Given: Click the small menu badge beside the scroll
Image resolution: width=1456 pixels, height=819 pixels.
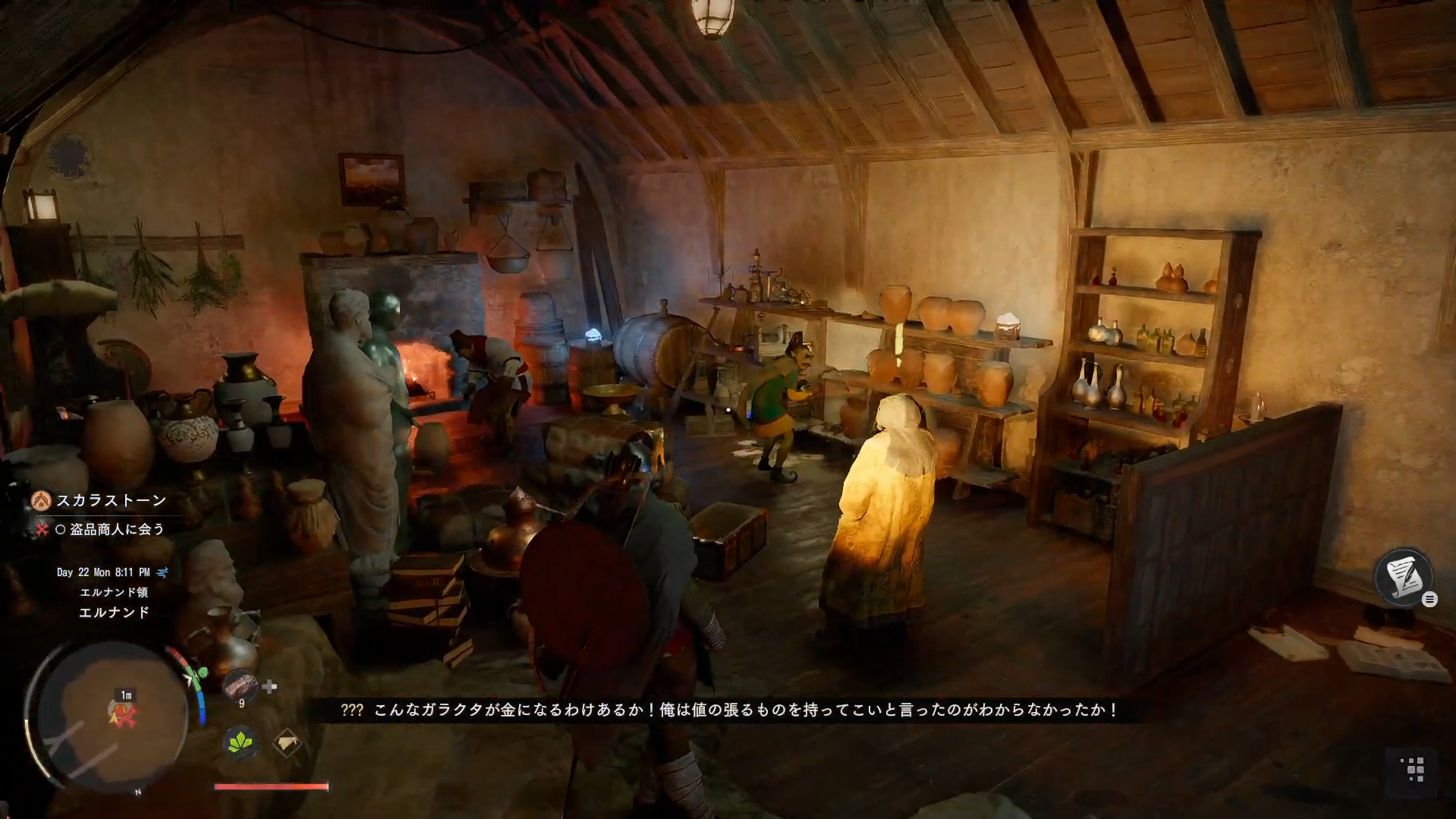Looking at the screenshot, I should (1429, 600).
